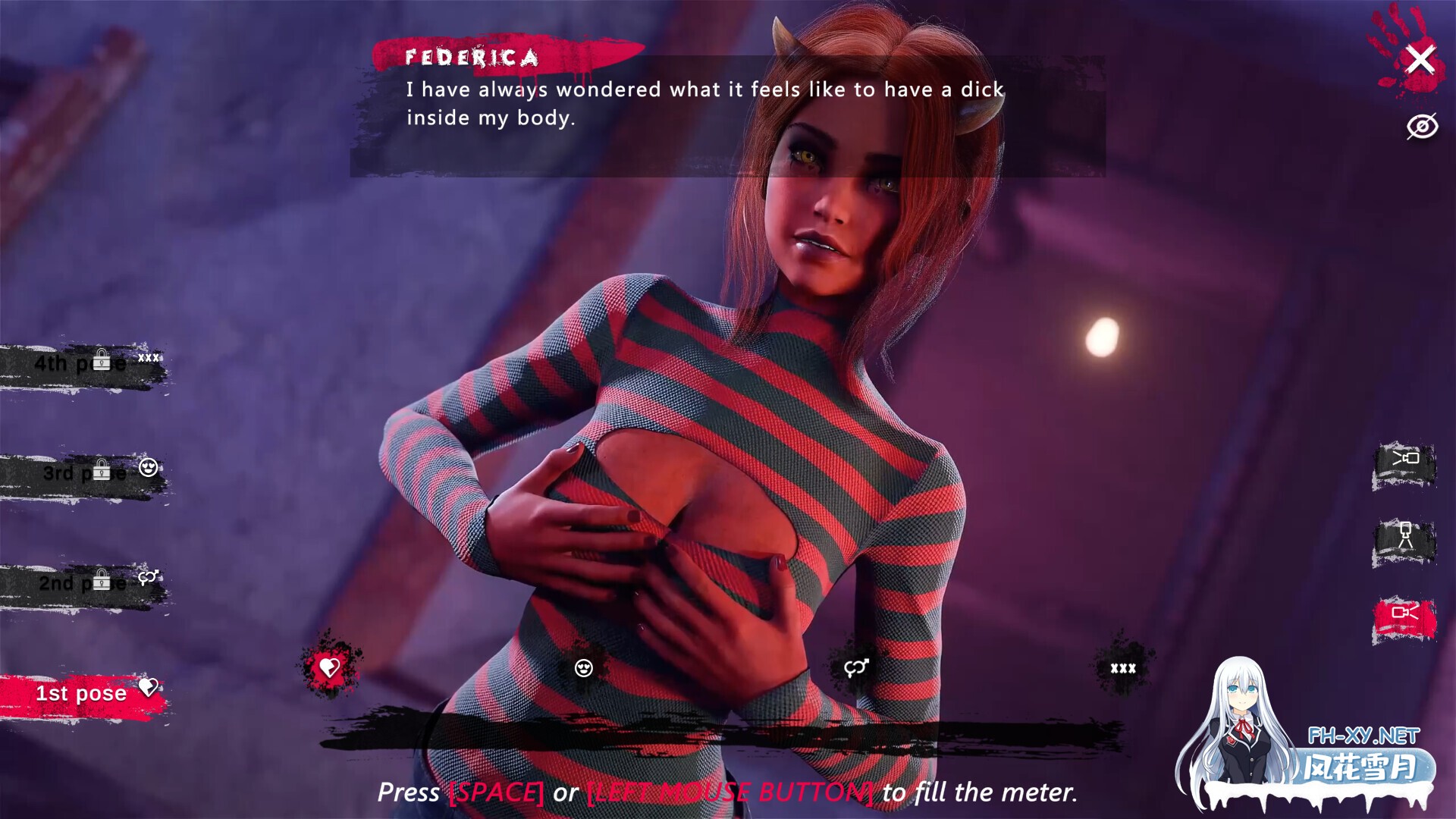This screenshot has height=819, width=1456.
Task: Toggle the eye icon to hide the interface
Action: (x=1423, y=126)
